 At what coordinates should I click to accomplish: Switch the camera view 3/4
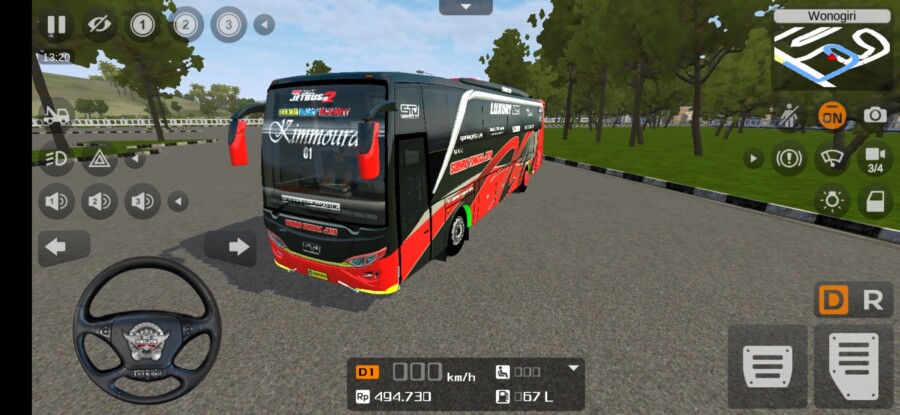[875, 158]
